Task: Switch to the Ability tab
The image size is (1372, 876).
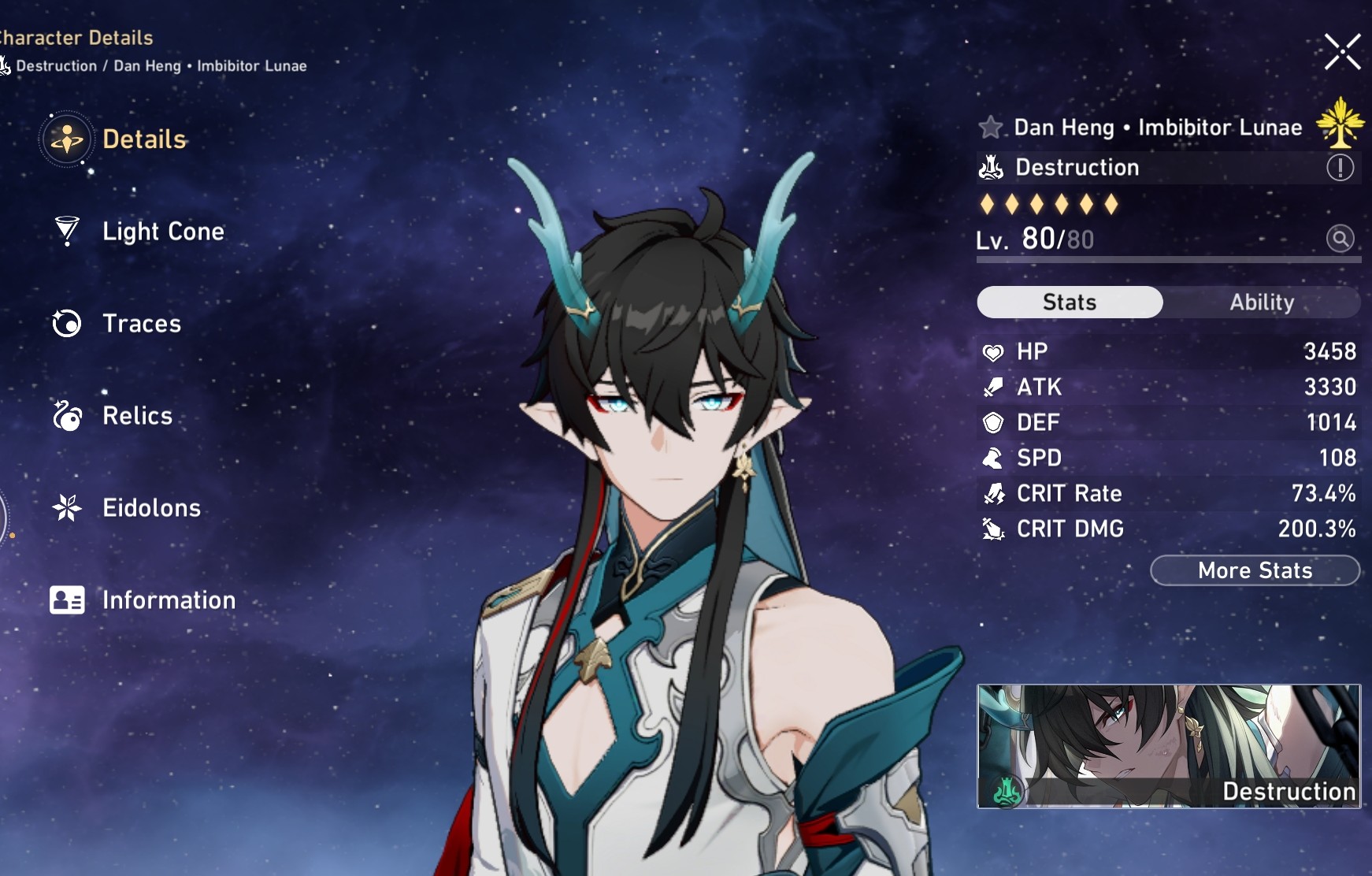Action: point(1262,302)
